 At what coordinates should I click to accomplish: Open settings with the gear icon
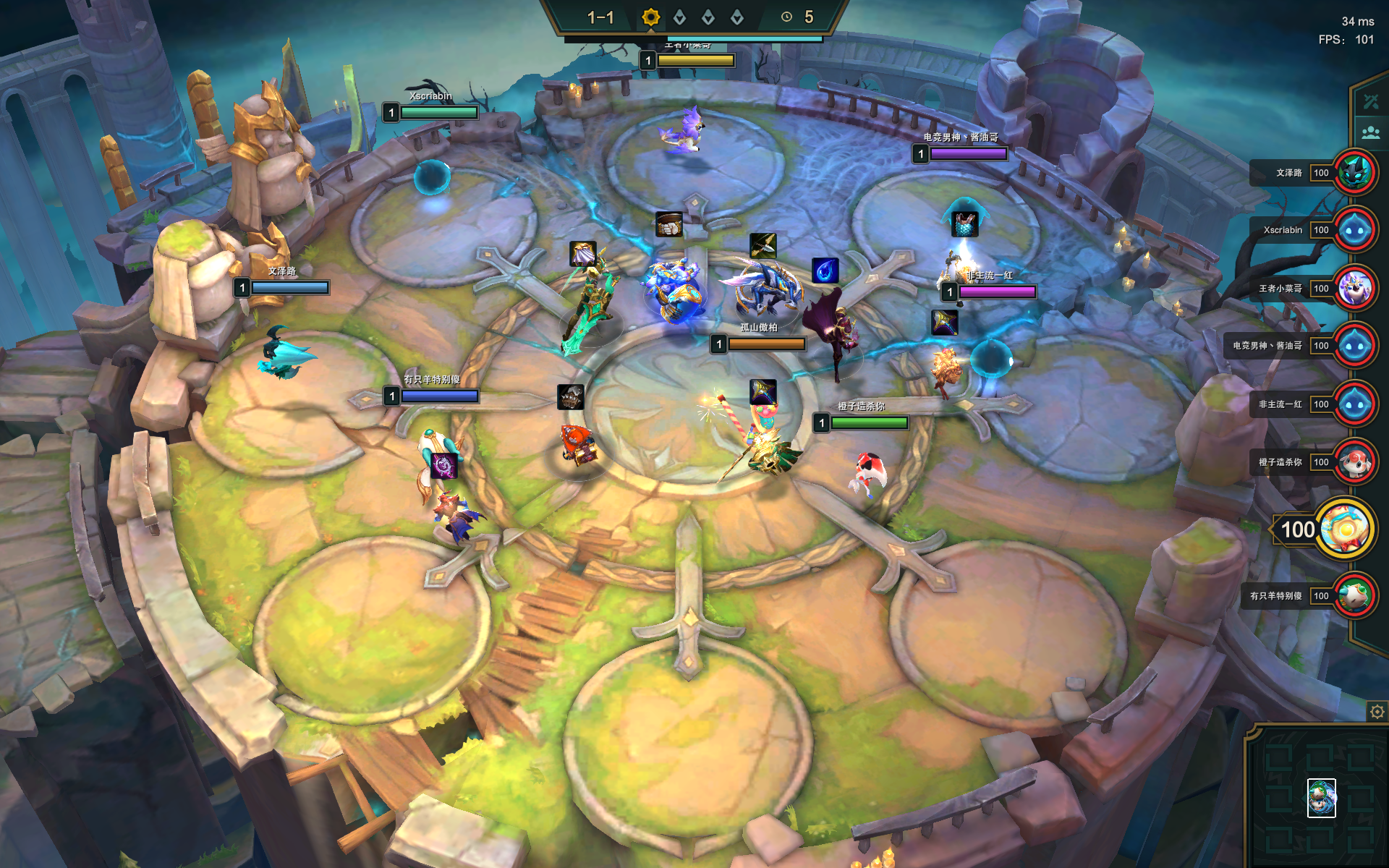coord(1377,712)
